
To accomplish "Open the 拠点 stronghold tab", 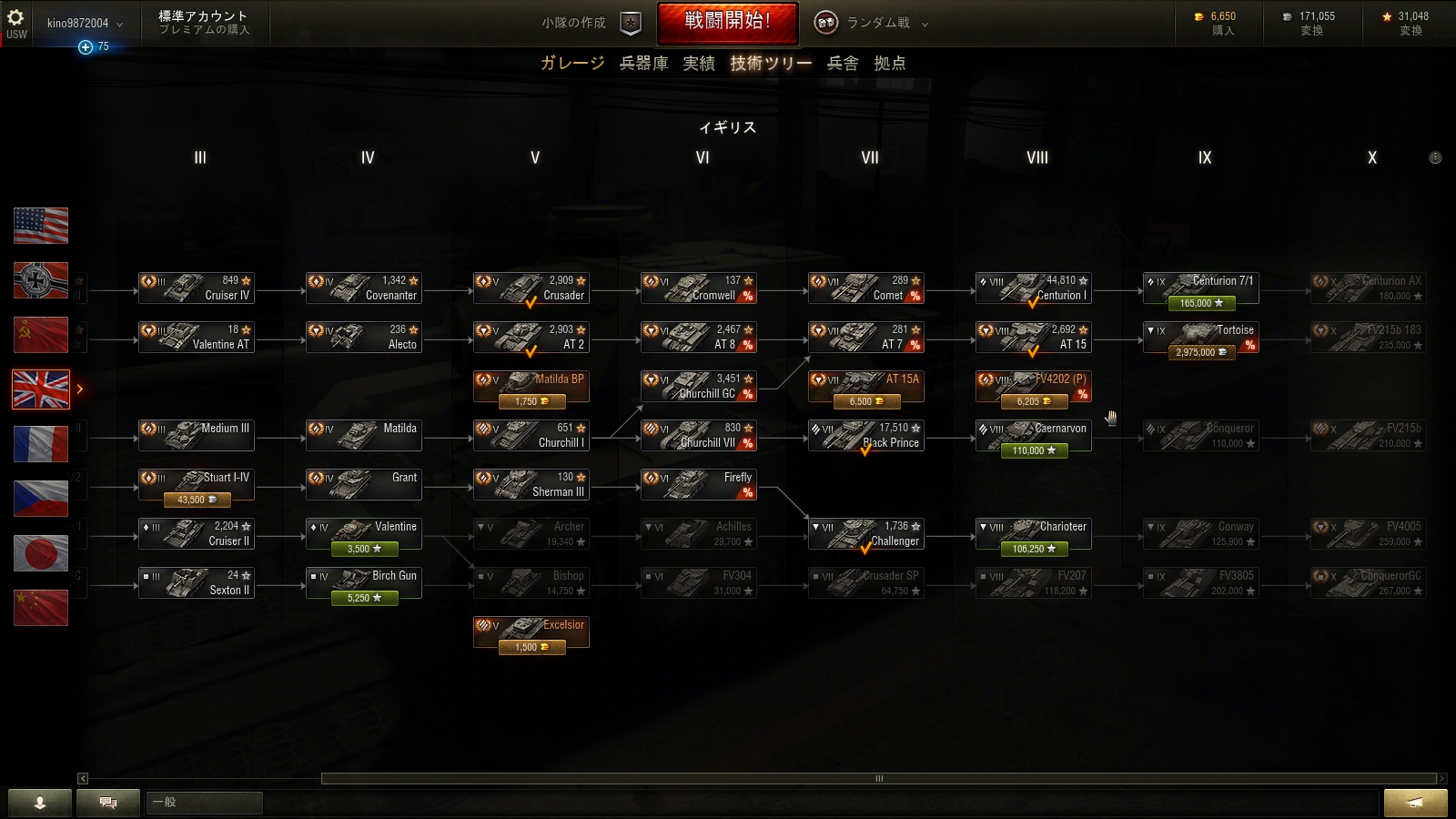I will [x=889, y=63].
